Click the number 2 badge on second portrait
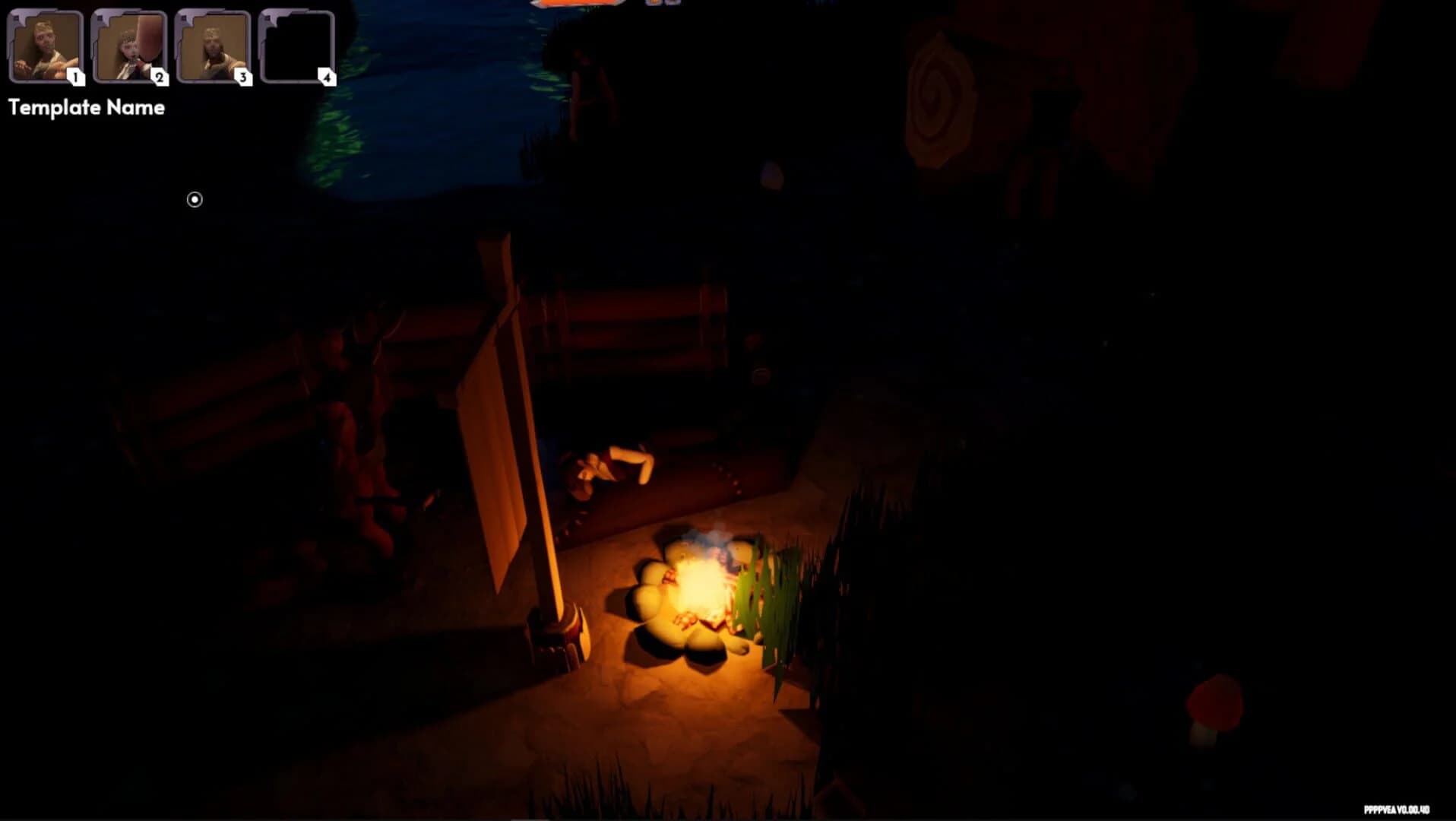This screenshot has height=821, width=1456. pyautogui.click(x=160, y=77)
